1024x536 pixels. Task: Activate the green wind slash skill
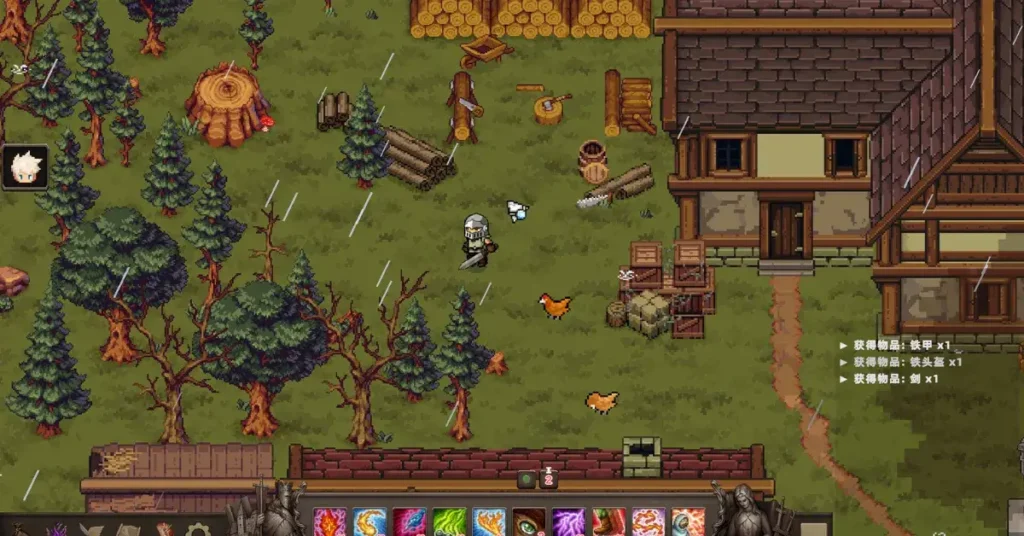coord(449,522)
